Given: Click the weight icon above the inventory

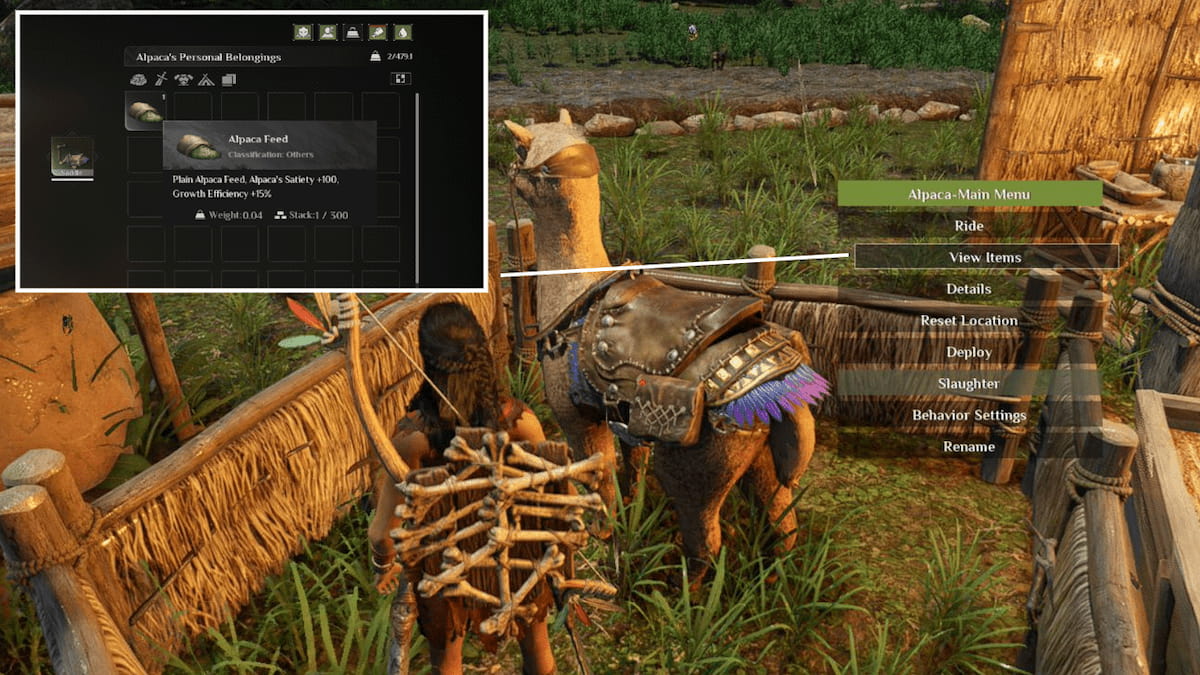Looking at the screenshot, I should coord(353,32).
